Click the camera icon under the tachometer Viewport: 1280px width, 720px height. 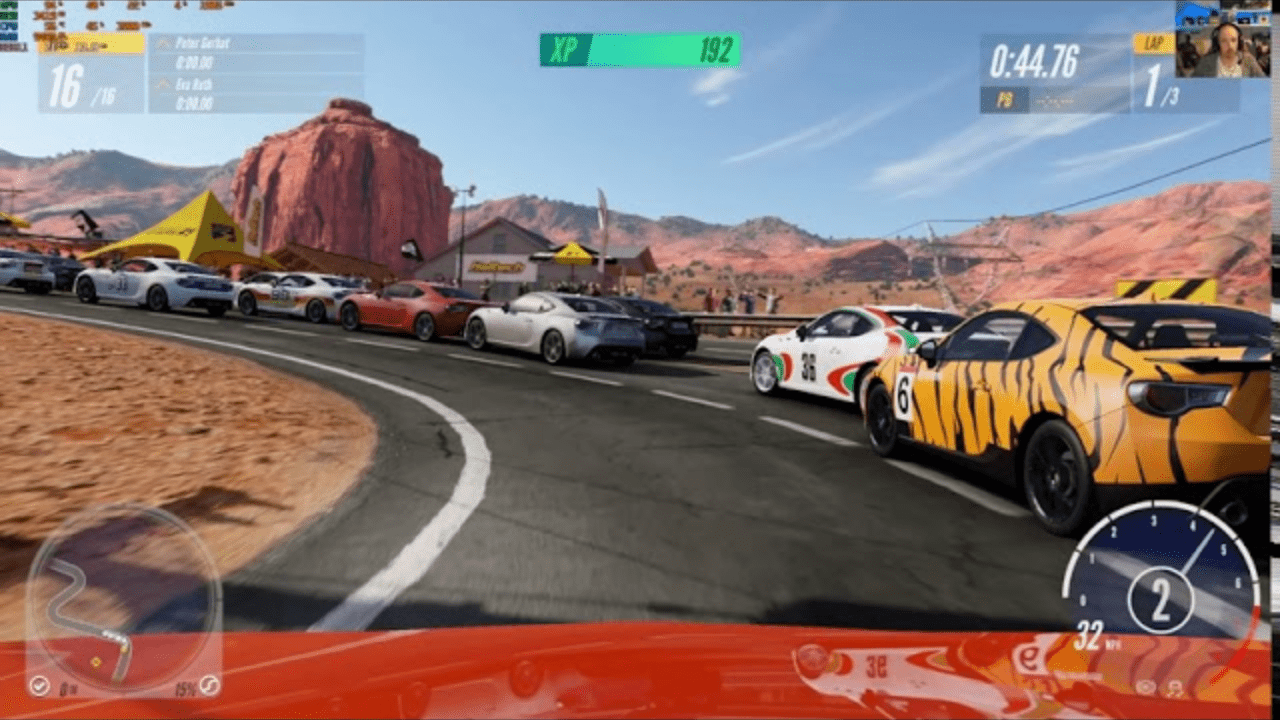[x=1146, y=688]
